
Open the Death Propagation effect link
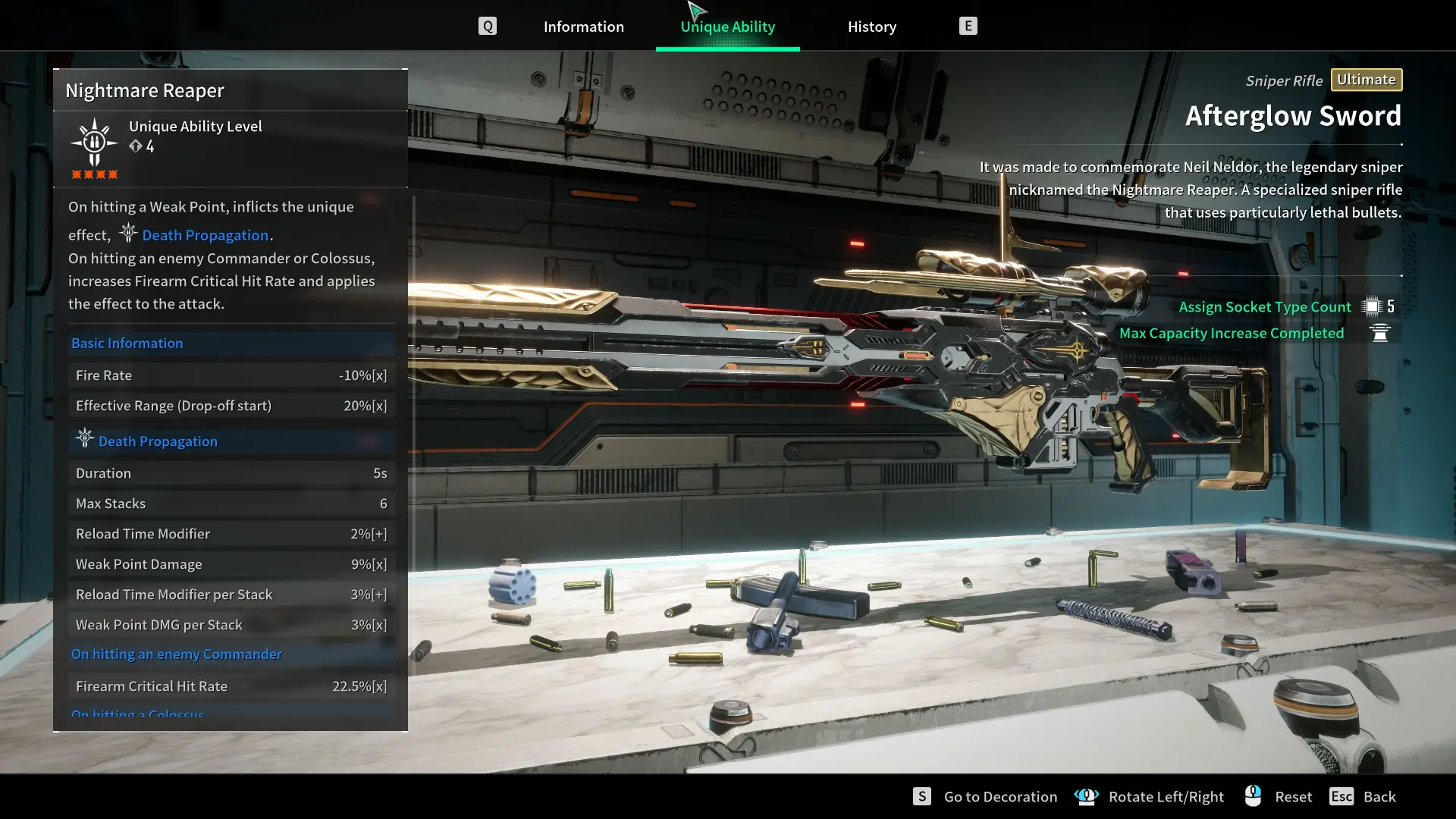[205, 235]
